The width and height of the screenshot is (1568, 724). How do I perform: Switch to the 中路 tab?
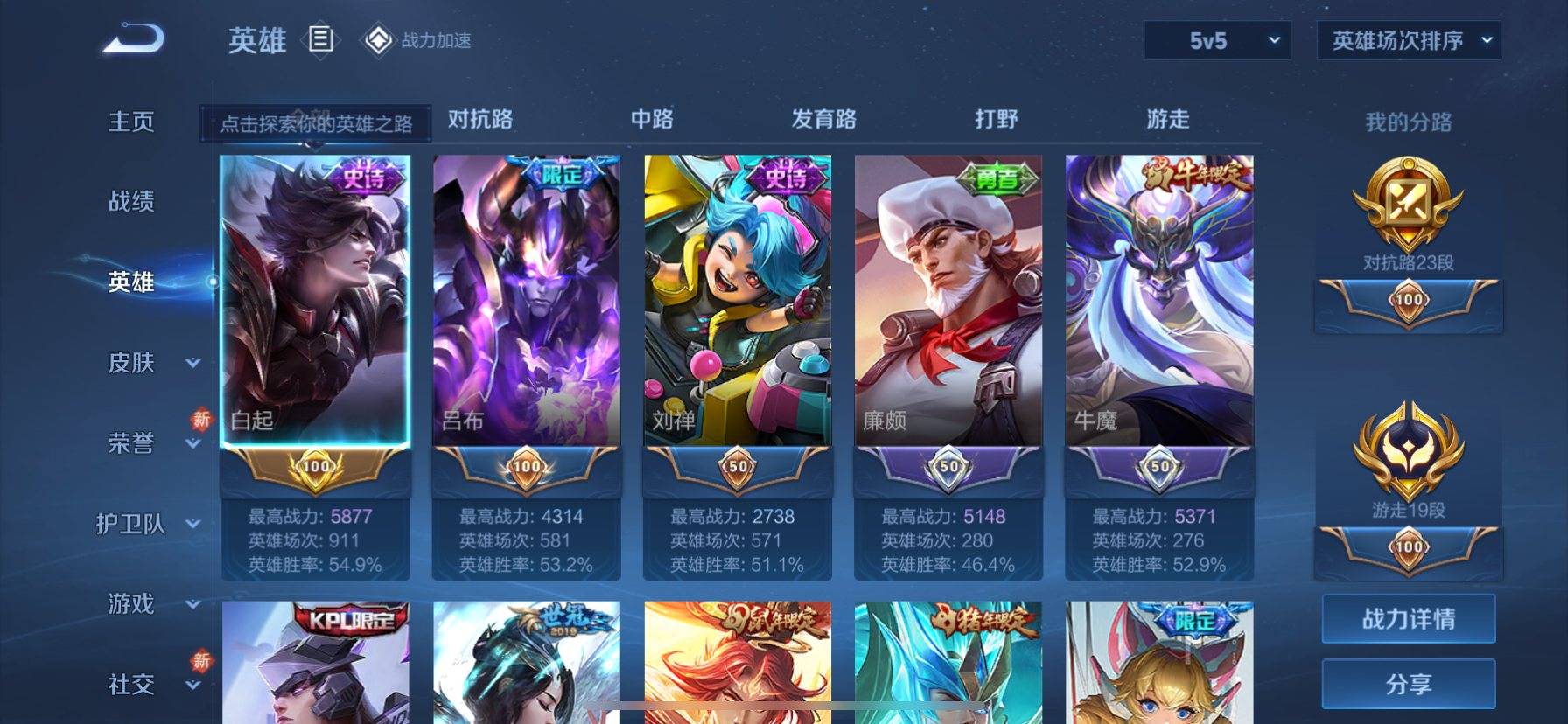(652, 119)
